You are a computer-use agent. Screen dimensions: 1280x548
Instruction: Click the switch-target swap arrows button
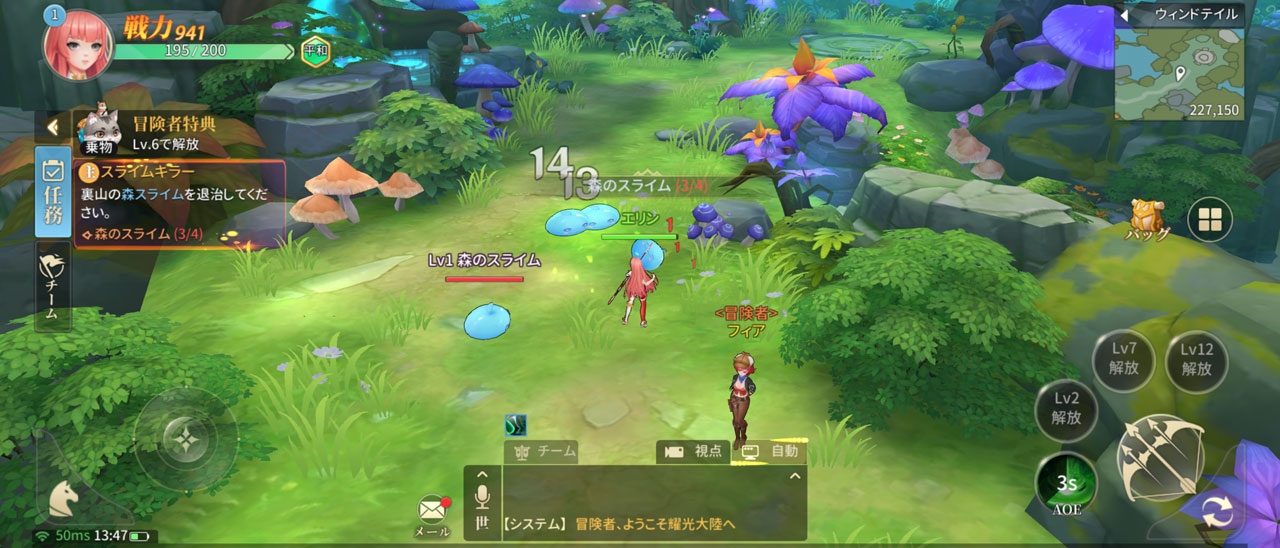[x=1217, y=514]
